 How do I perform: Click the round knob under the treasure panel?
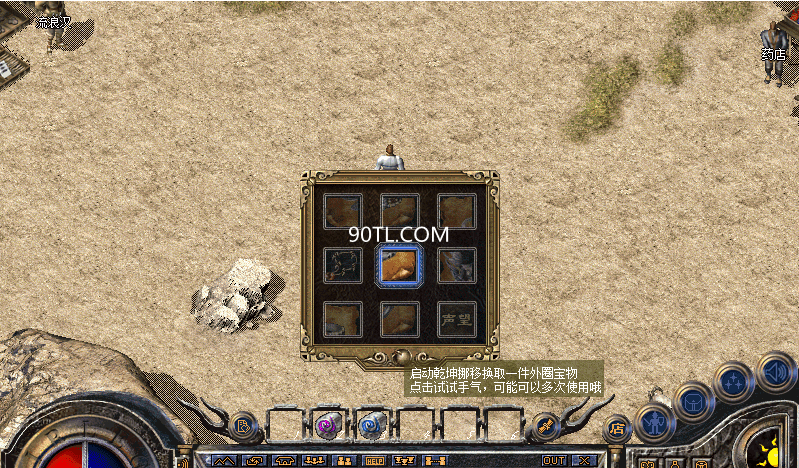pos(400,357)
